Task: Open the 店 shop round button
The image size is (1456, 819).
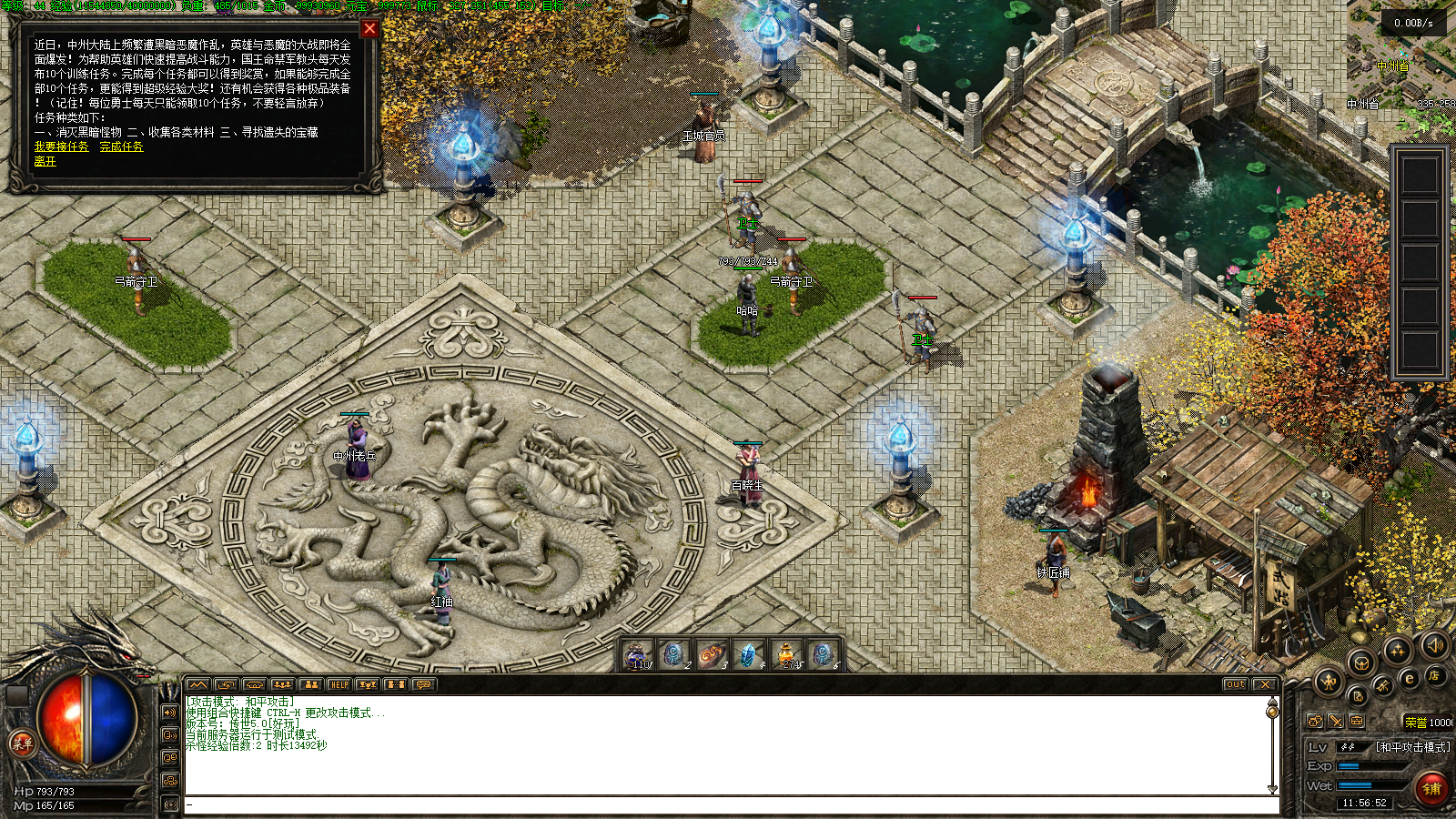Action: 1434,674
